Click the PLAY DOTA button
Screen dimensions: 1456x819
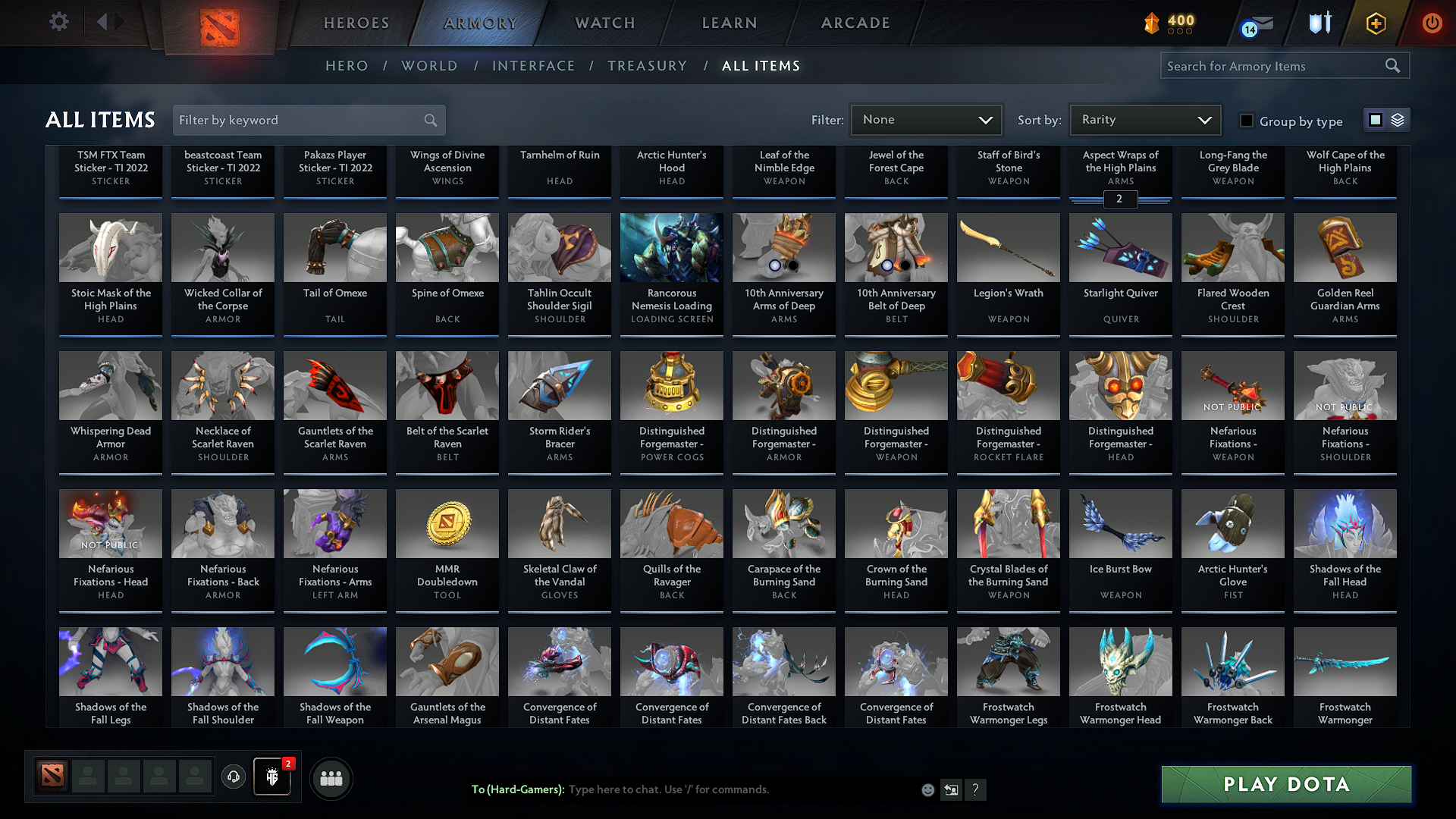(x=1285, y=784)
